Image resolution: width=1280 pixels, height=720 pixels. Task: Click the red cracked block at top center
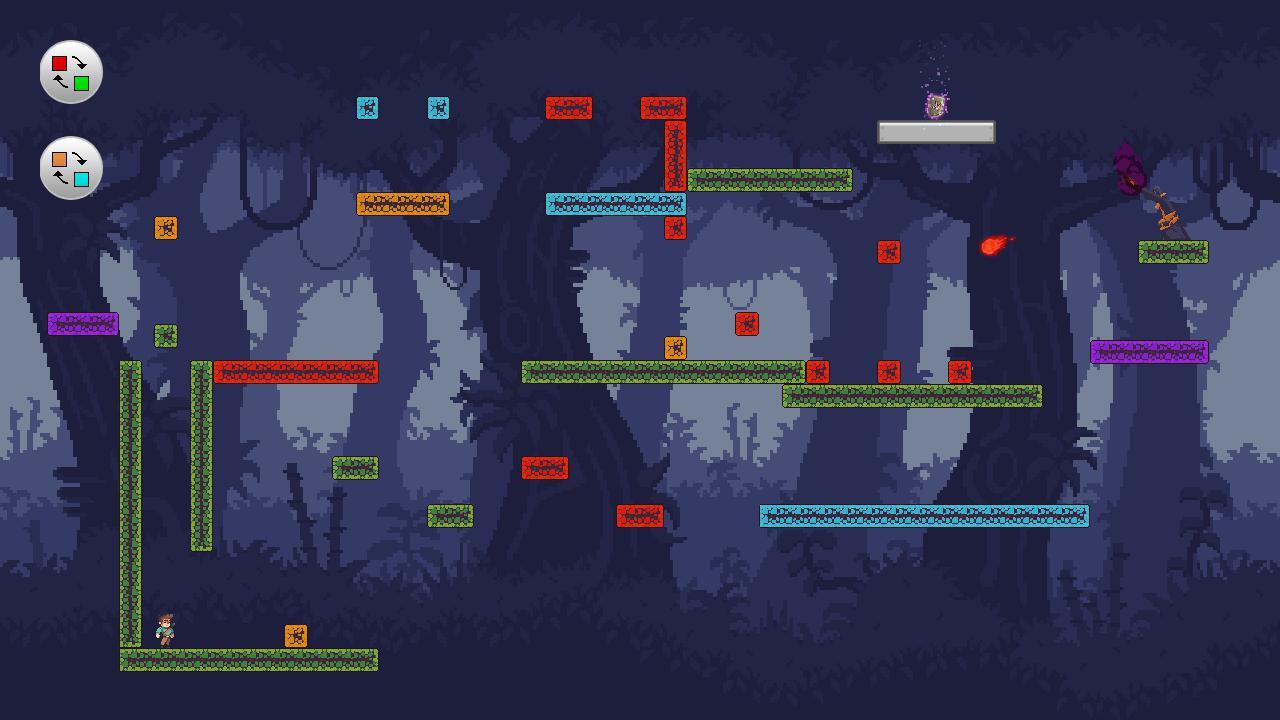pos(568,105)
